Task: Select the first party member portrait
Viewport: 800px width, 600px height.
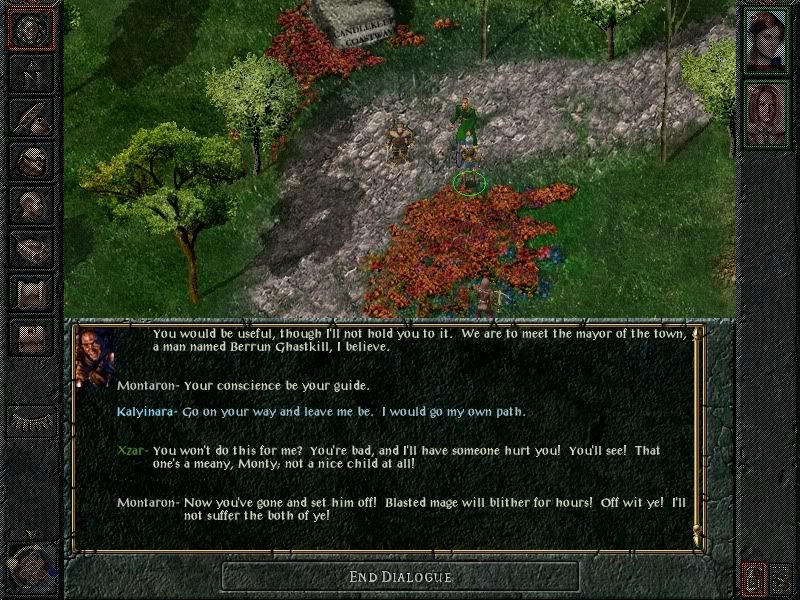Action: pos(766,40)
